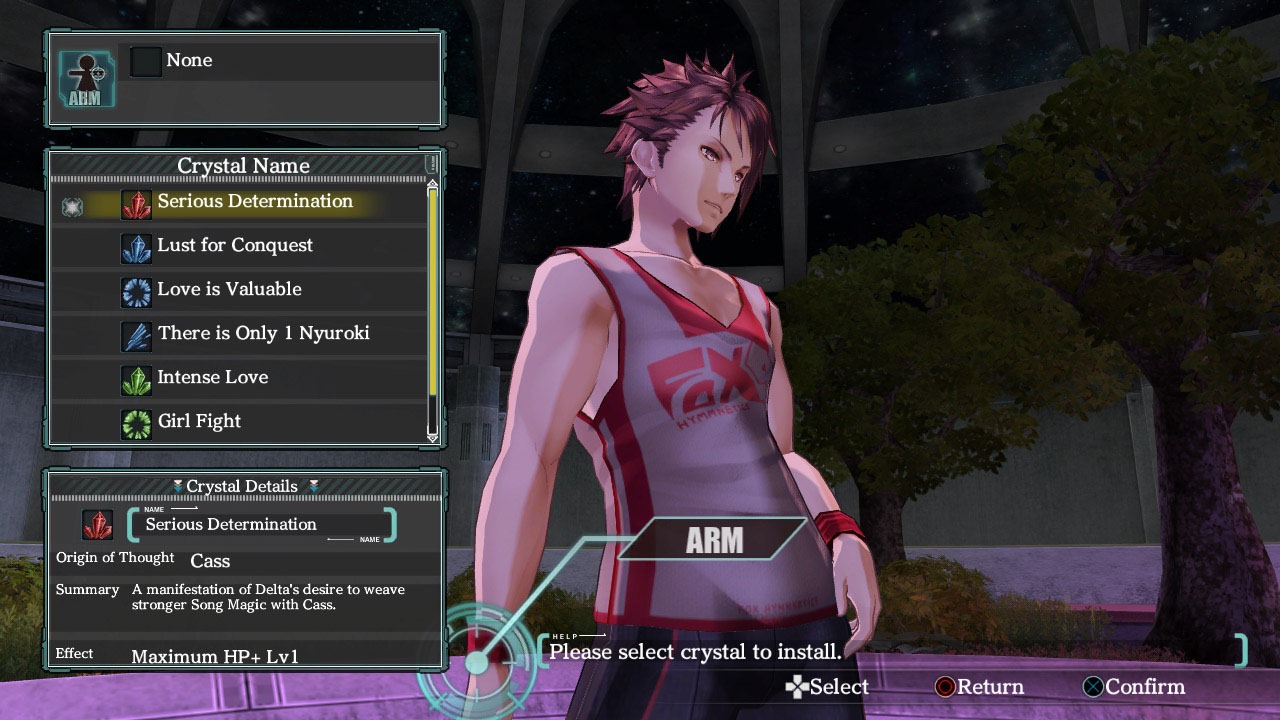
Task: Pick the Love is Valuable crystal
Action: (229, 290)
